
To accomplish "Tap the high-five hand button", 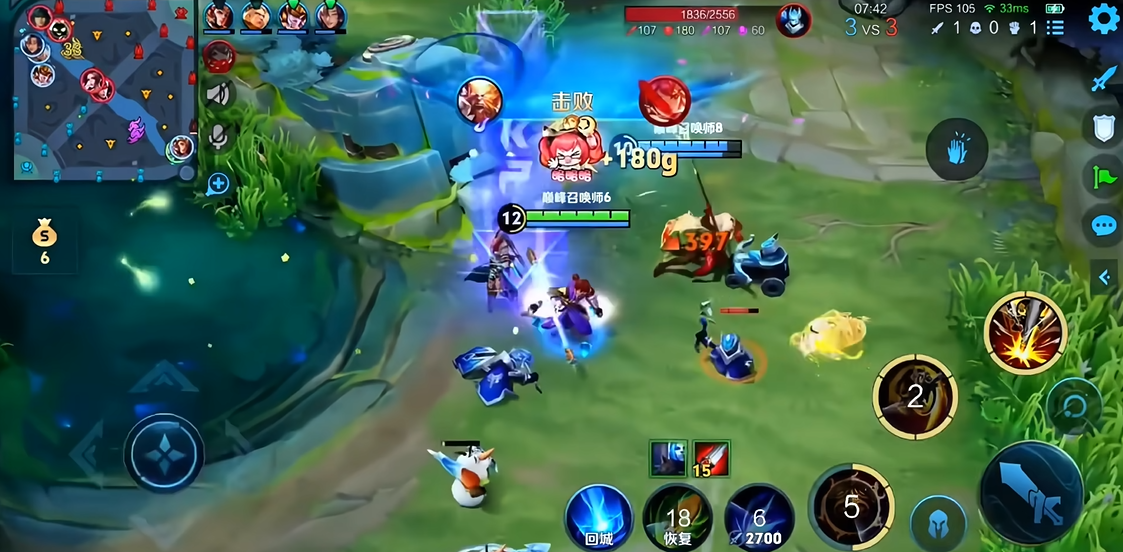I will [x=956, y=150].
